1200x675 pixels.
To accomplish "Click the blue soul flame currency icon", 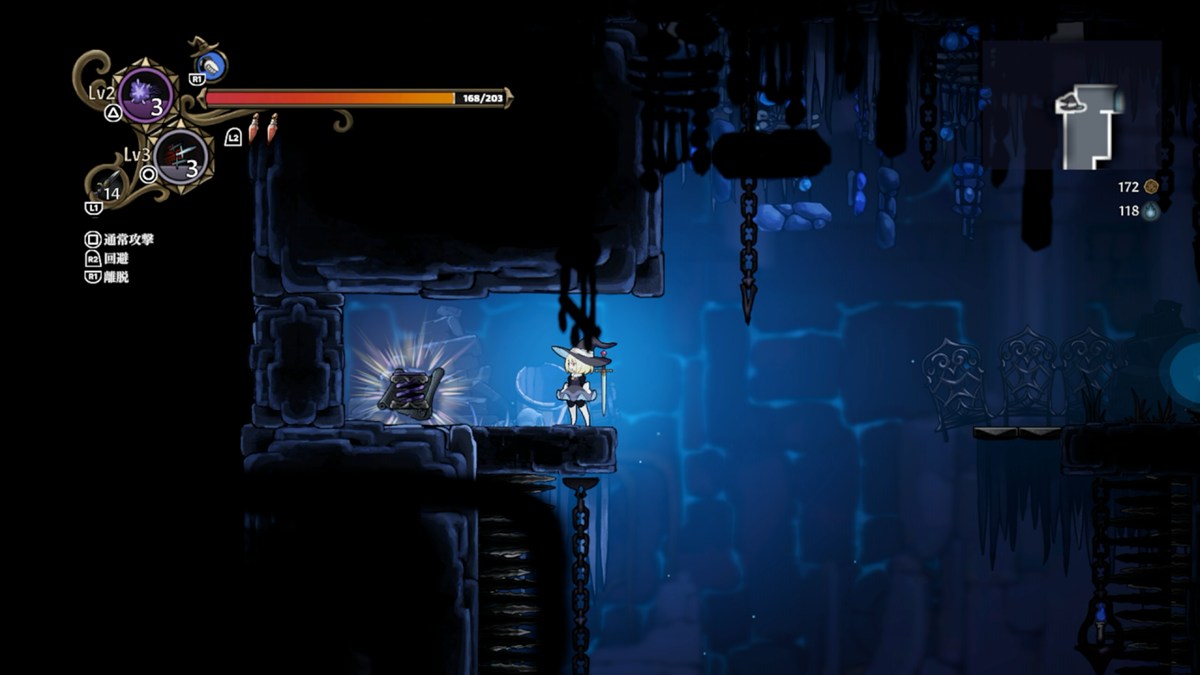I will point(1151,211).
